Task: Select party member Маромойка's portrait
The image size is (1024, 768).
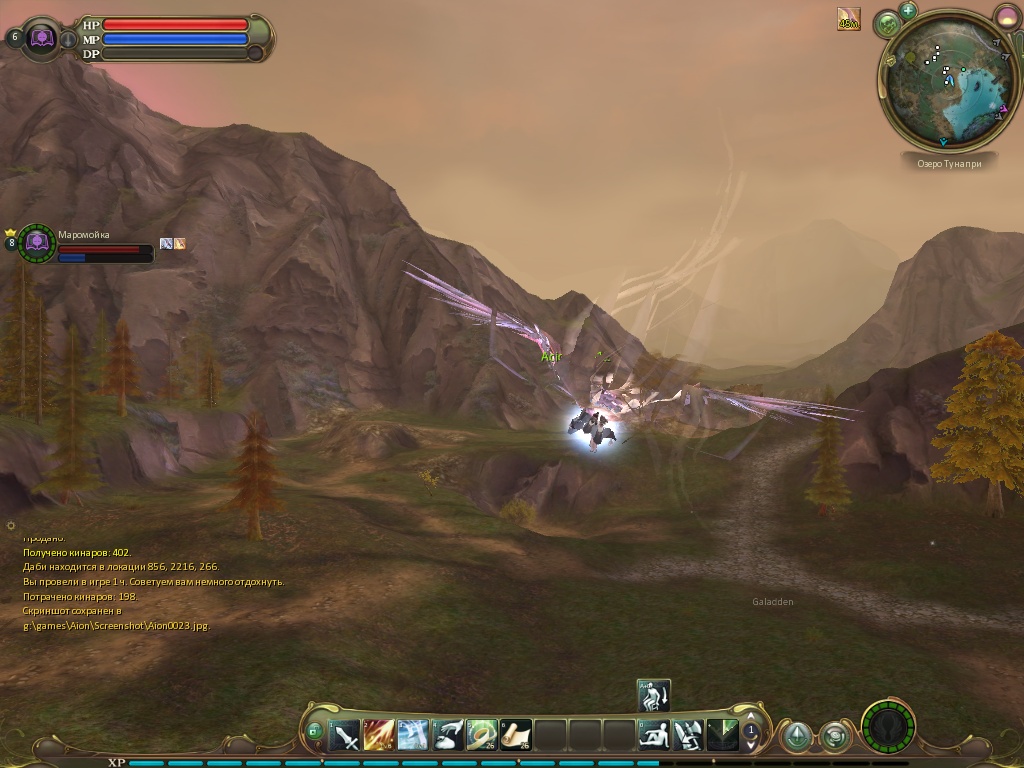Action: coord(37,242)
